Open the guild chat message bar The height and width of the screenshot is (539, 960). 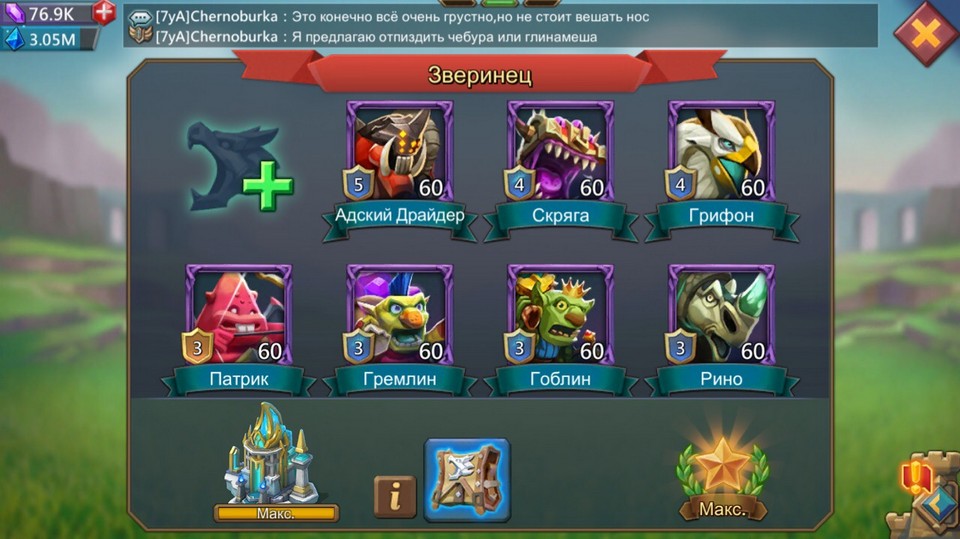click(x=500, y=26)
